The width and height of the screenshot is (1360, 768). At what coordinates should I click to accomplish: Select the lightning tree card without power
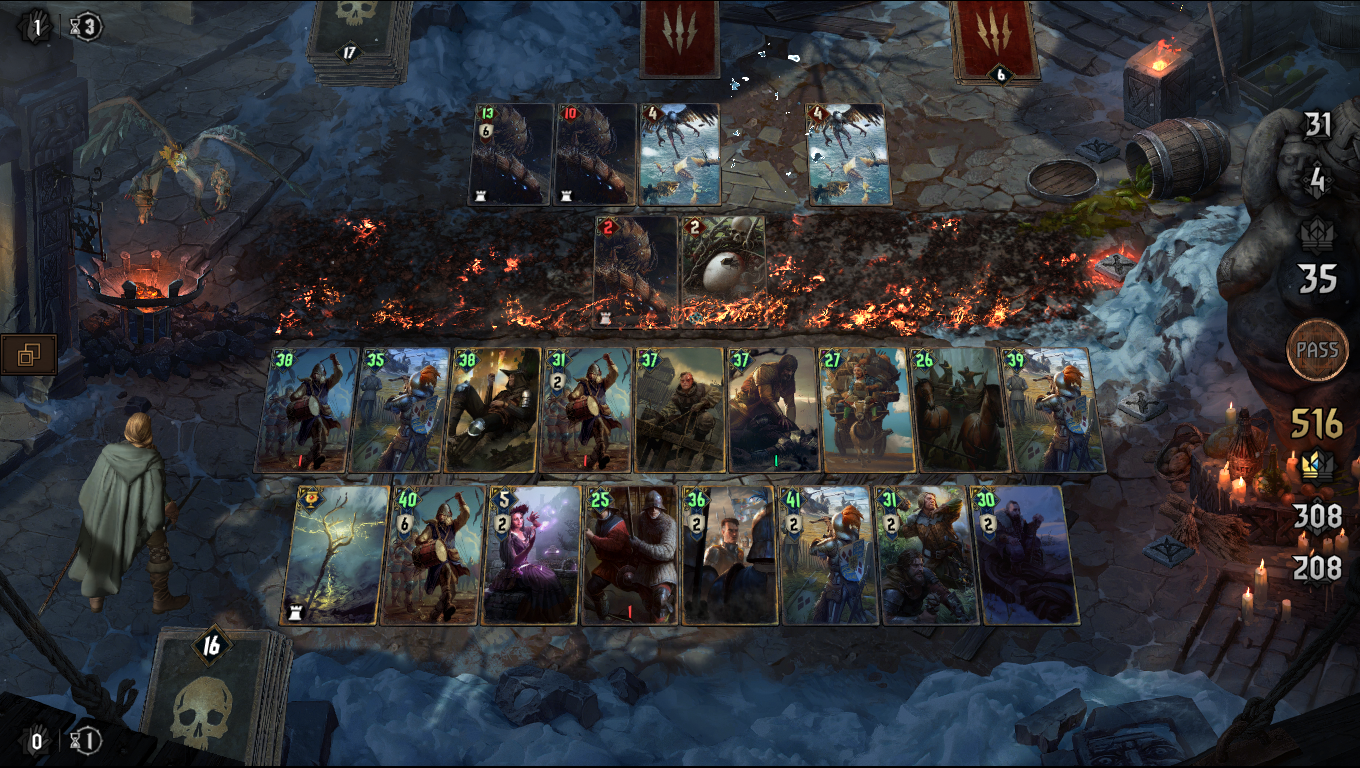tap(335, 555)
